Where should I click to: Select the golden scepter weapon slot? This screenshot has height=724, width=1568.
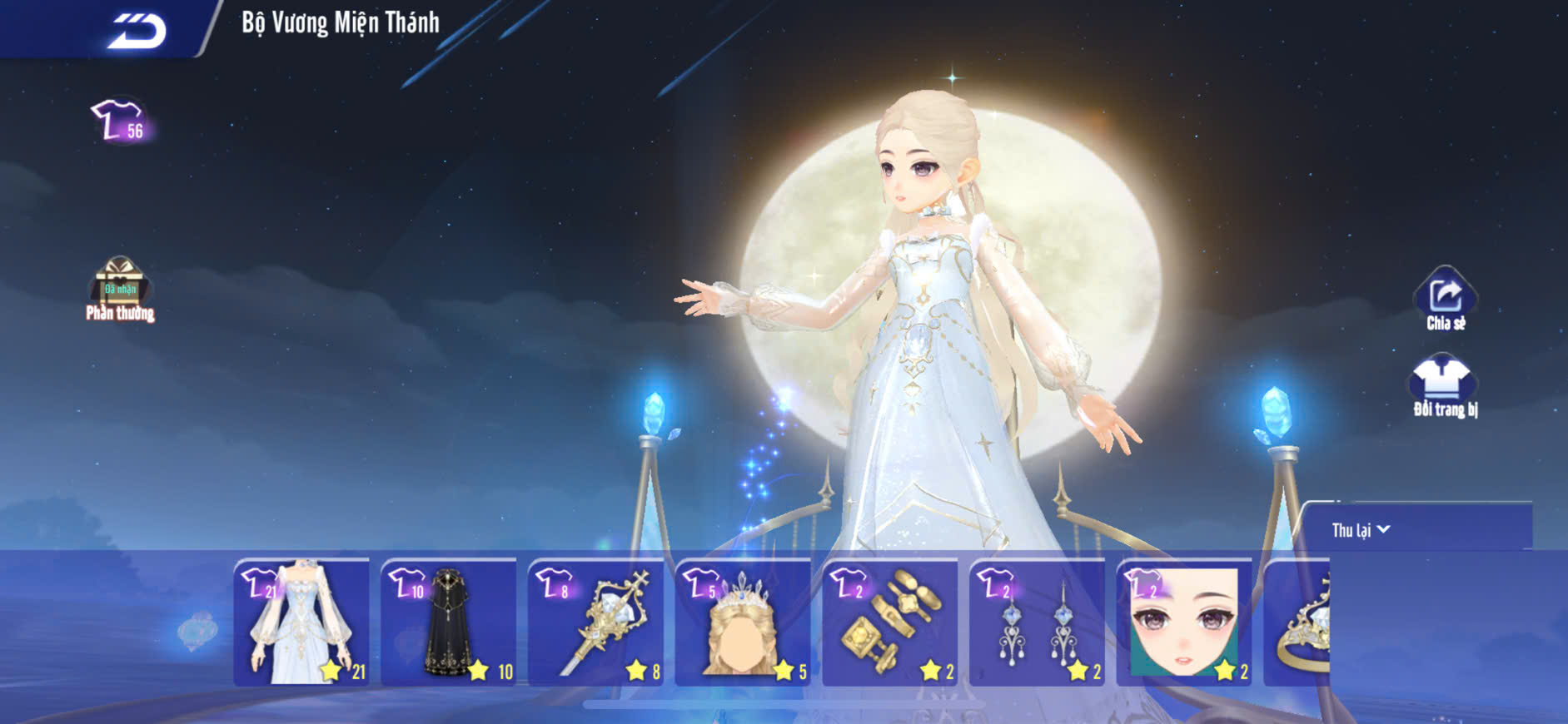click(x=596, y=622)
